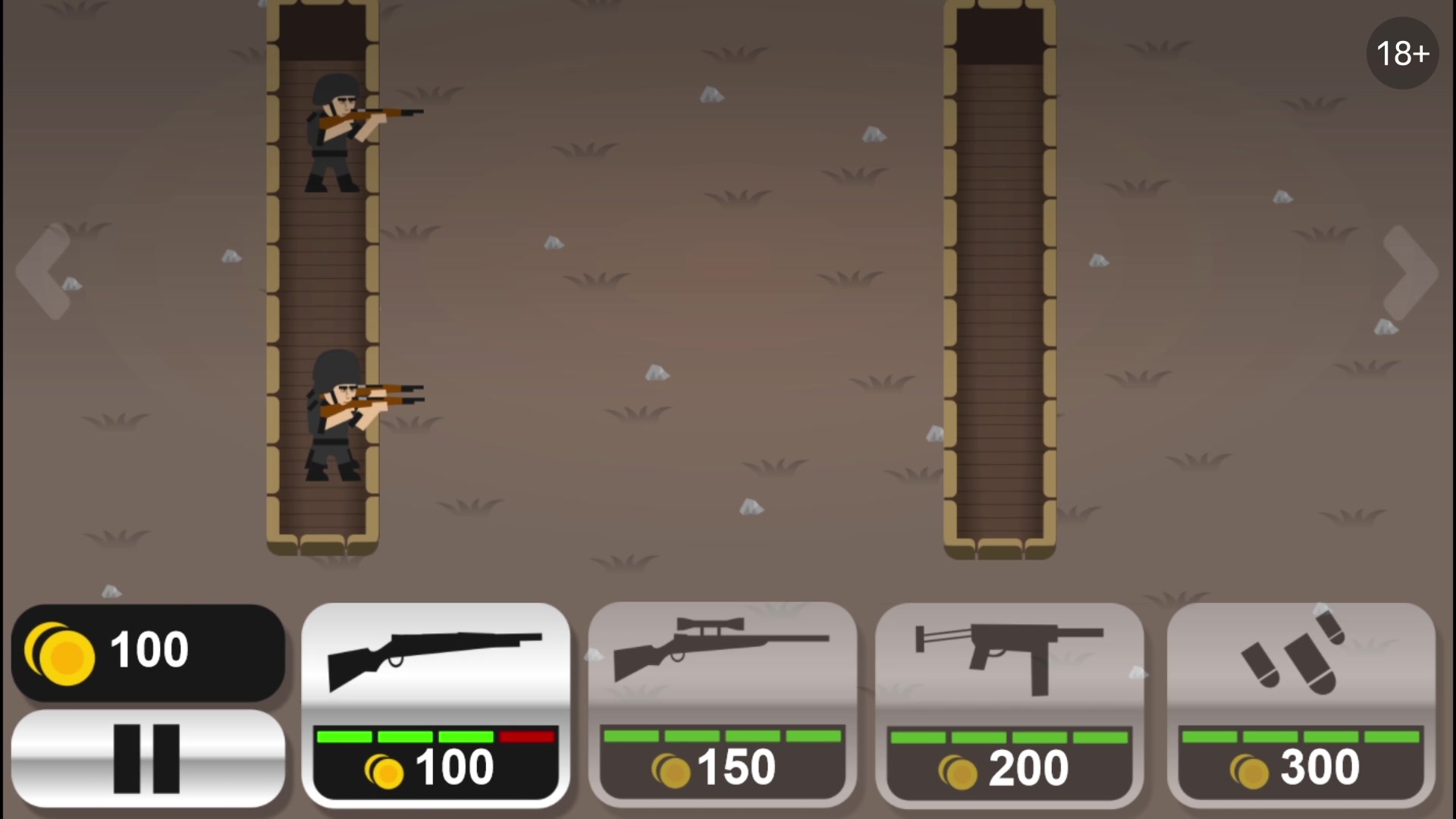This screenshot has height=819, width=1456.
Task: Click the 18+ age rating badge
Action: pyautogui.click(x=1402, y=53)
